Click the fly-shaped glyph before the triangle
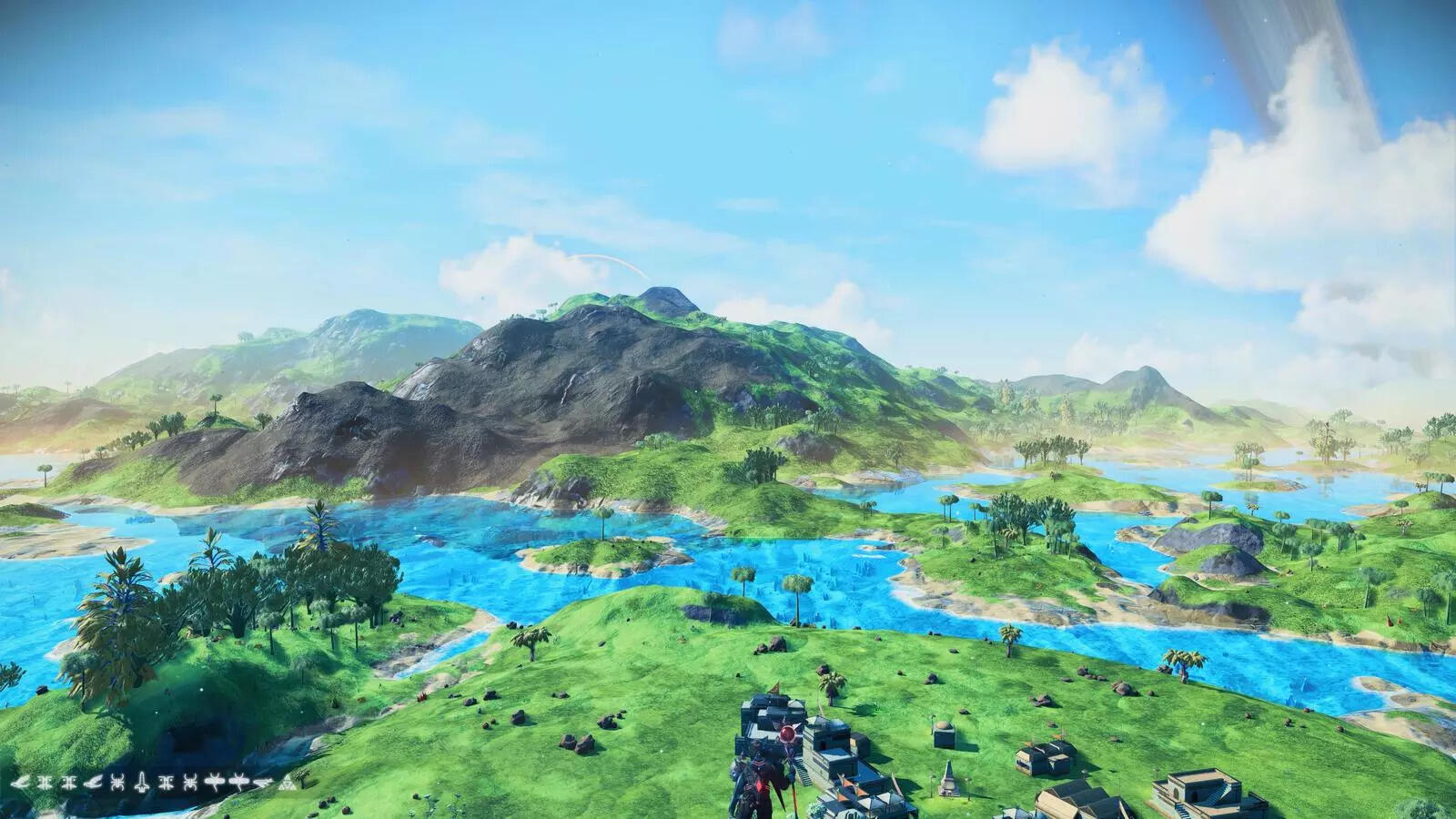The width and height of the screenshot is (1456, 819). (261, 783)
